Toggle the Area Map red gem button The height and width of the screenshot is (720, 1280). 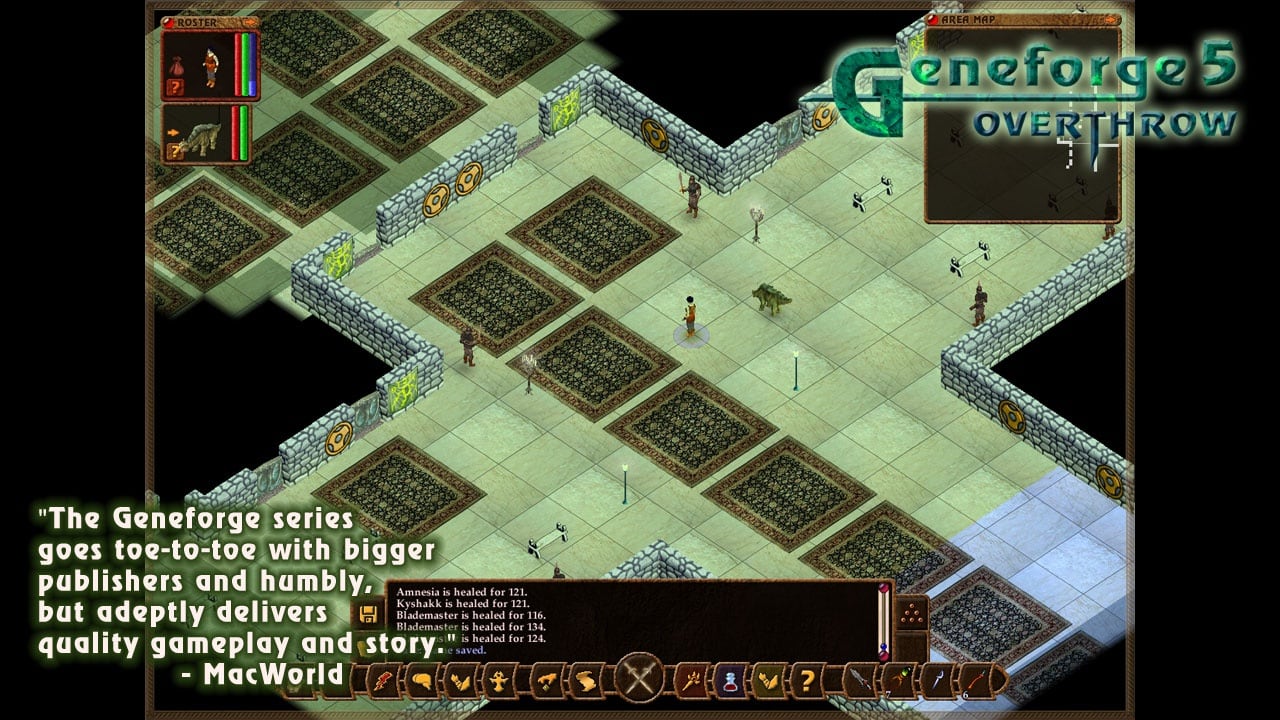[934, 19]
